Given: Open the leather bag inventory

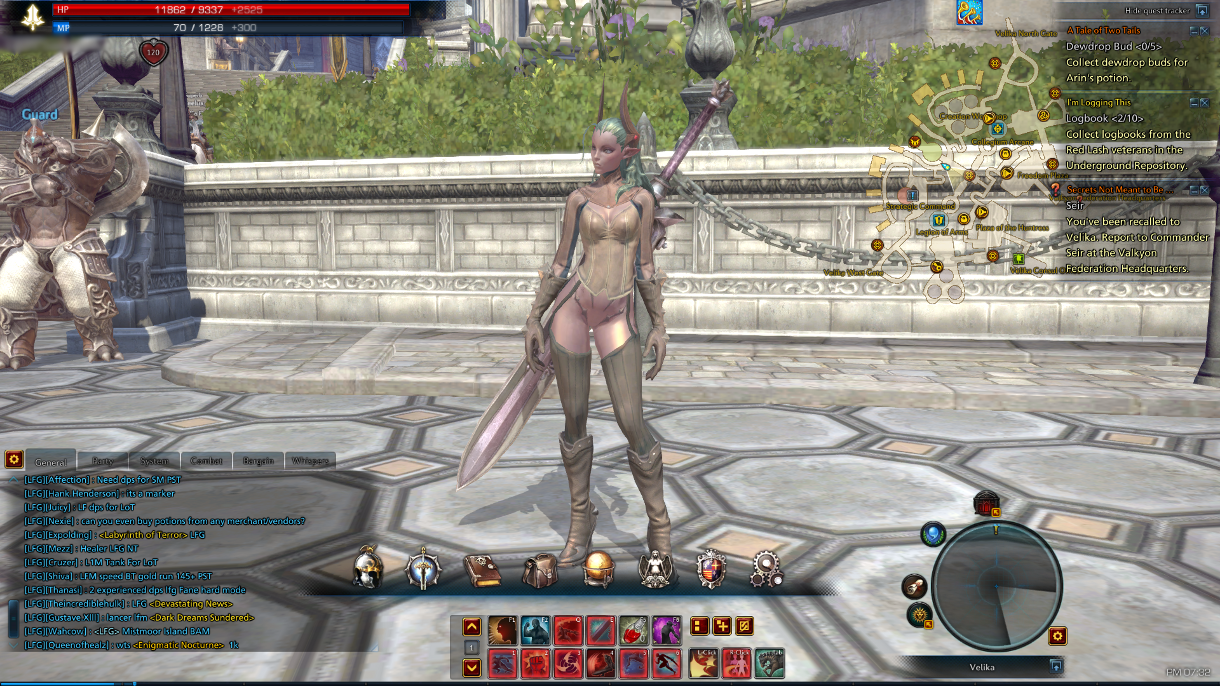Looking at the screenshot, I should tap(540, 570).
